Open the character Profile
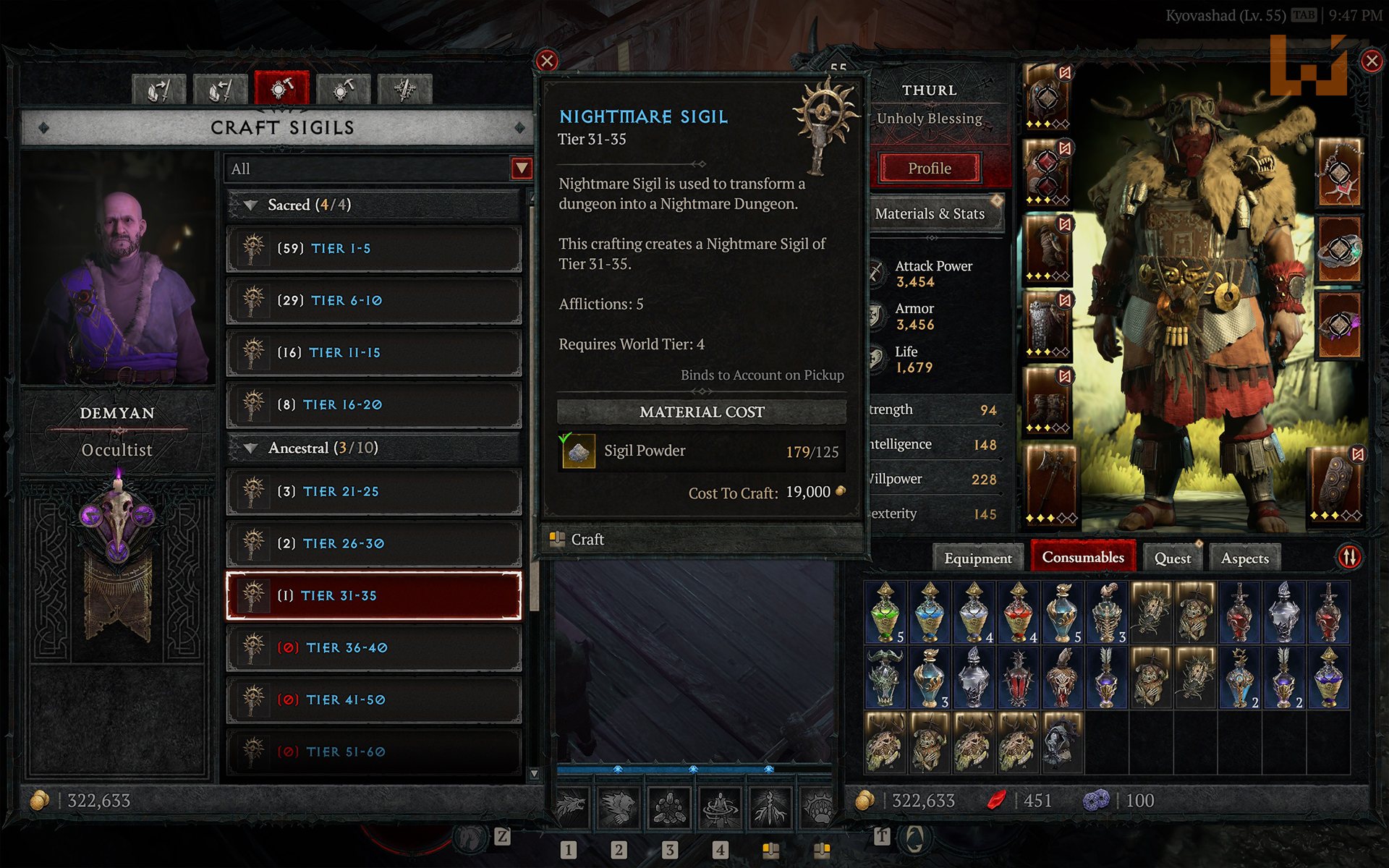The image size is (1389, 868). (930, 169)
